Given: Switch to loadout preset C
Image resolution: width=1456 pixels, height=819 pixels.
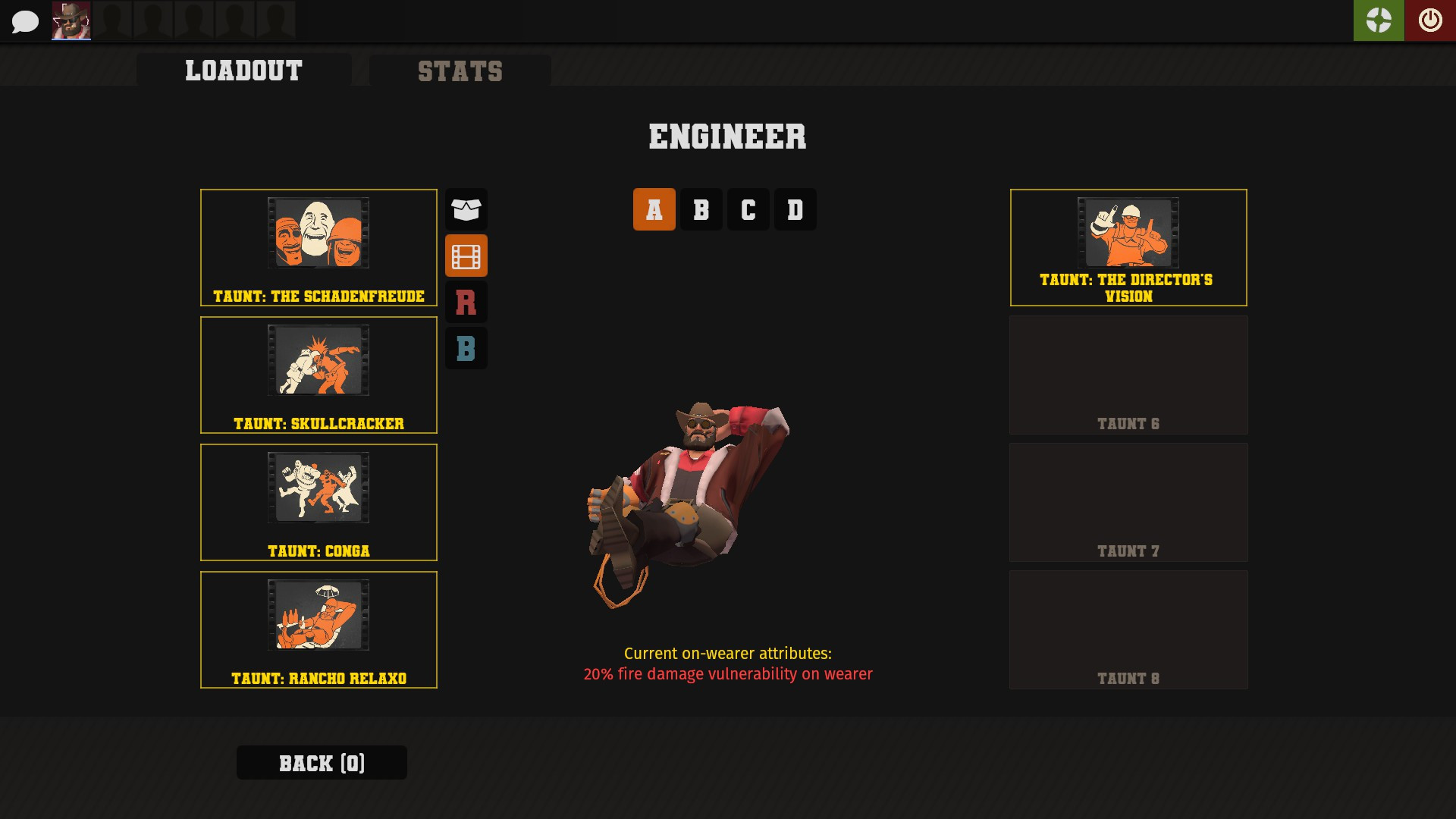Looking at the screenshot, I should tap(748, 209).
